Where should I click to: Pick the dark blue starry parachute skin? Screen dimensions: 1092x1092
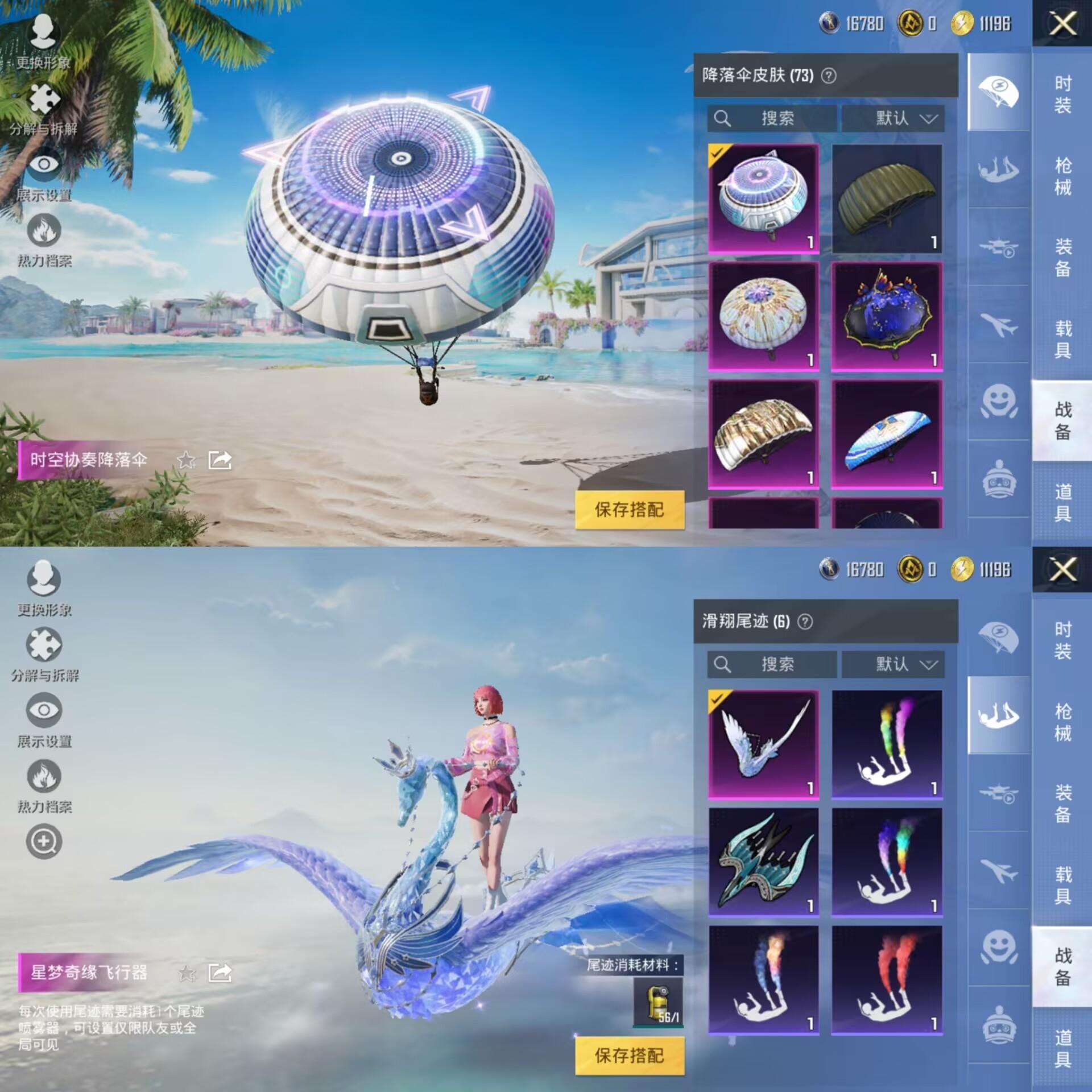point(886,316)
